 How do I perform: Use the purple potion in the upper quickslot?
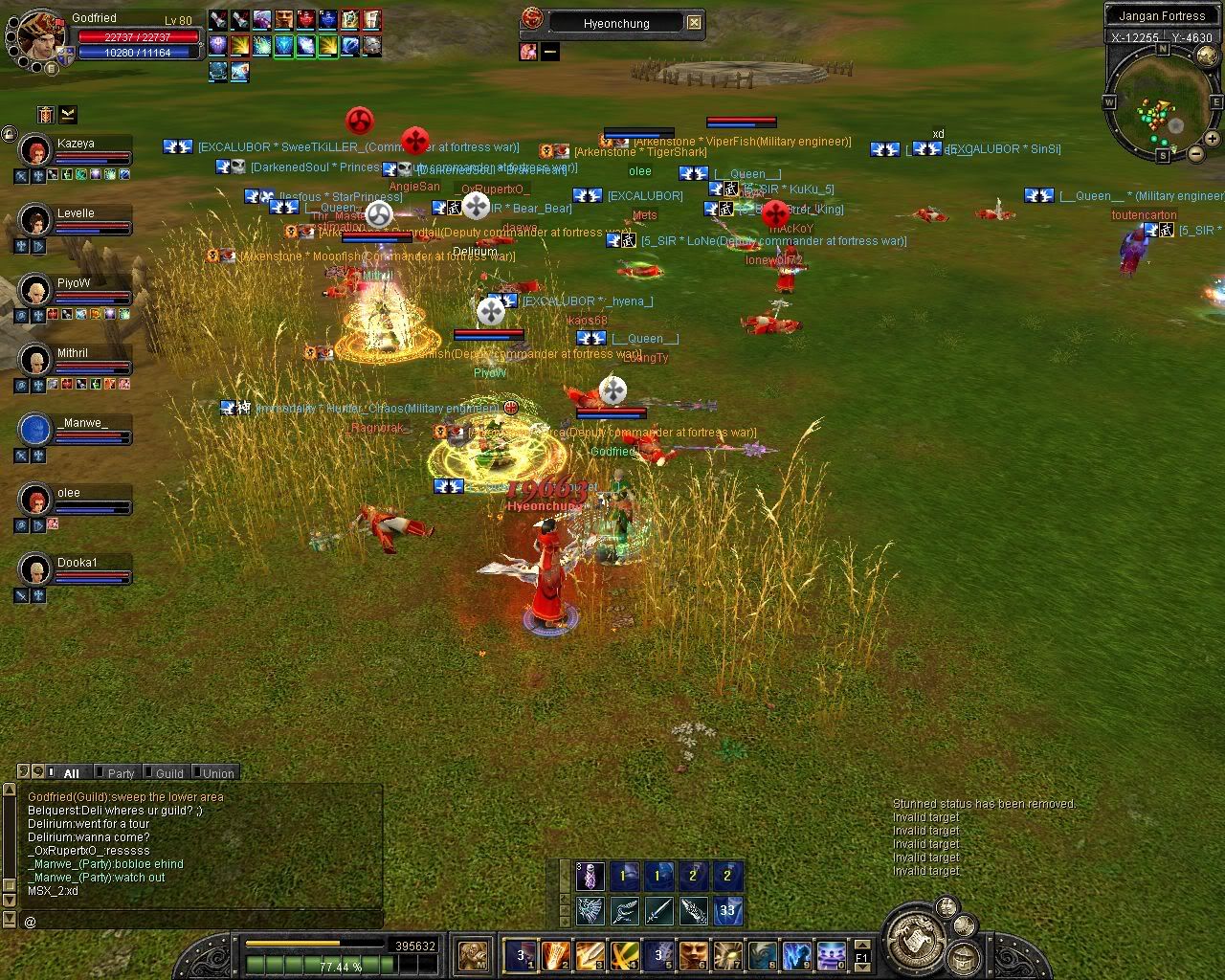tap(590, 876)
